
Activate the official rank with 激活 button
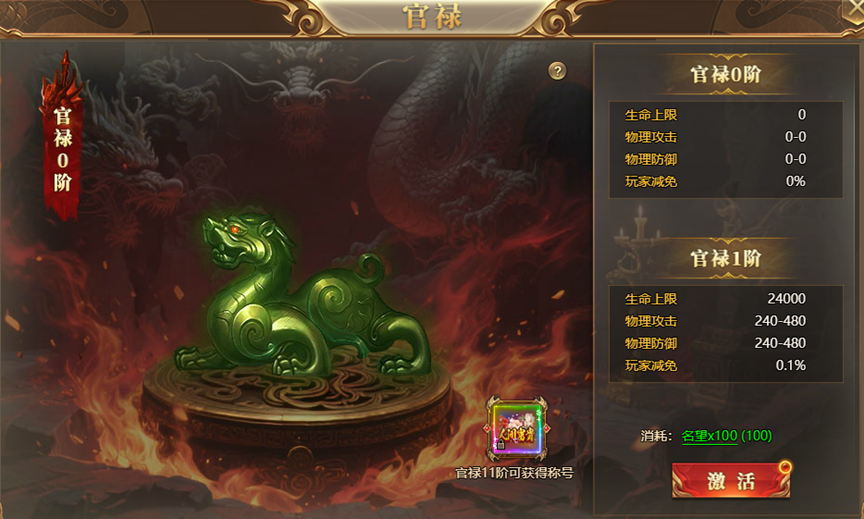tap(730, 480)
